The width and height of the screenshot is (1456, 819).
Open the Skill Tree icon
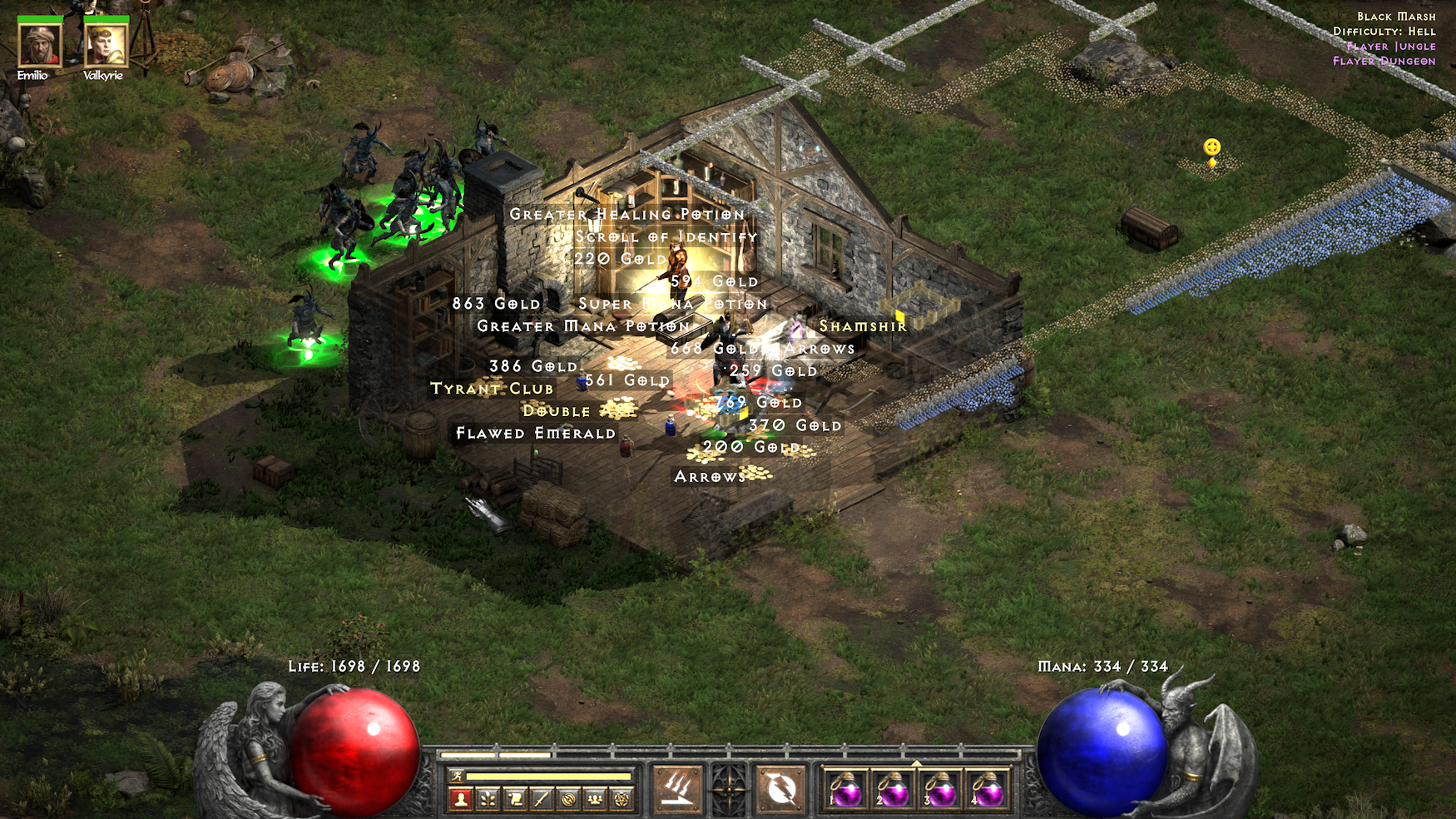[488, 798]
